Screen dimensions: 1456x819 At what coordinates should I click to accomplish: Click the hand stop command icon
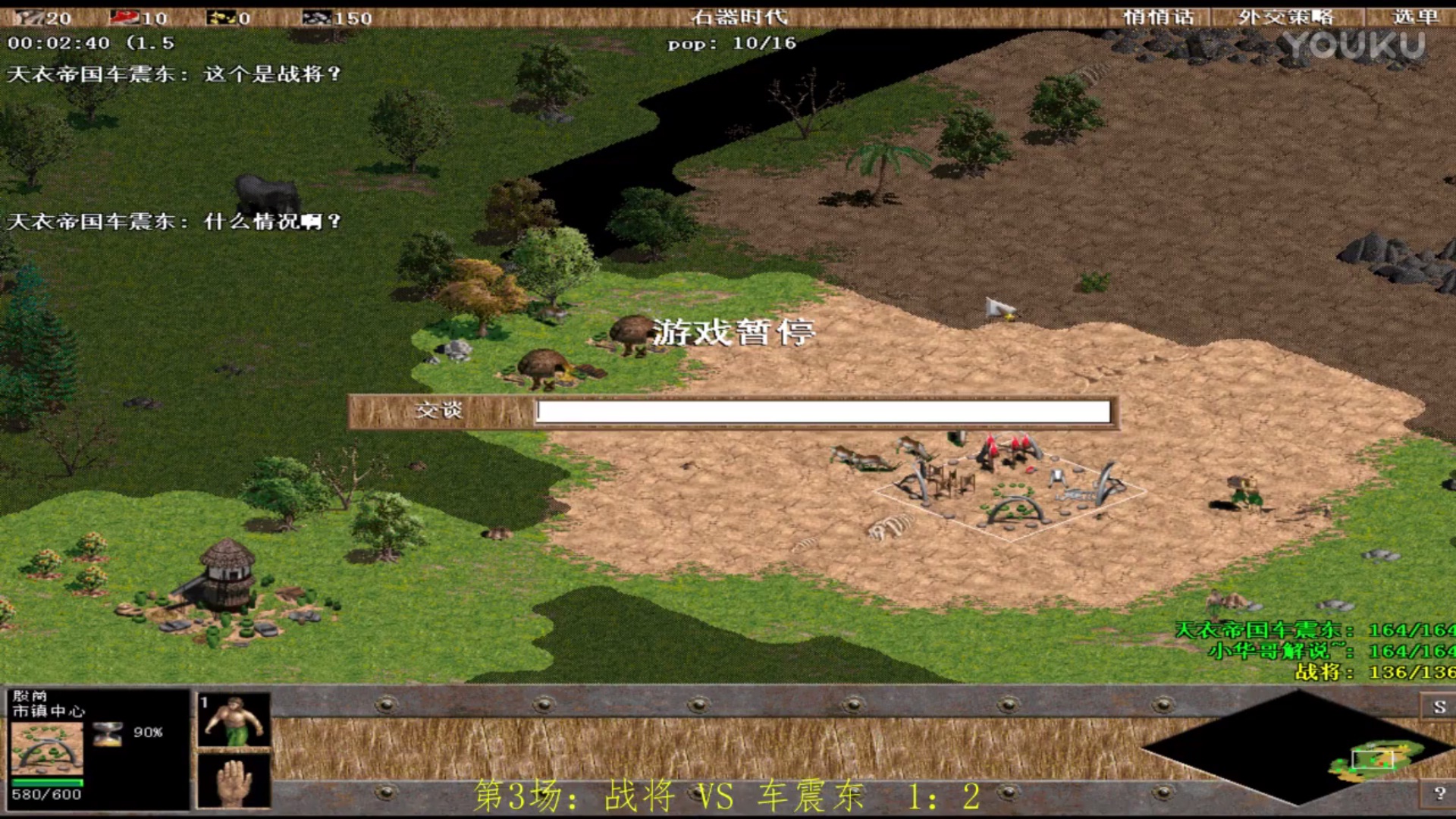234,781
